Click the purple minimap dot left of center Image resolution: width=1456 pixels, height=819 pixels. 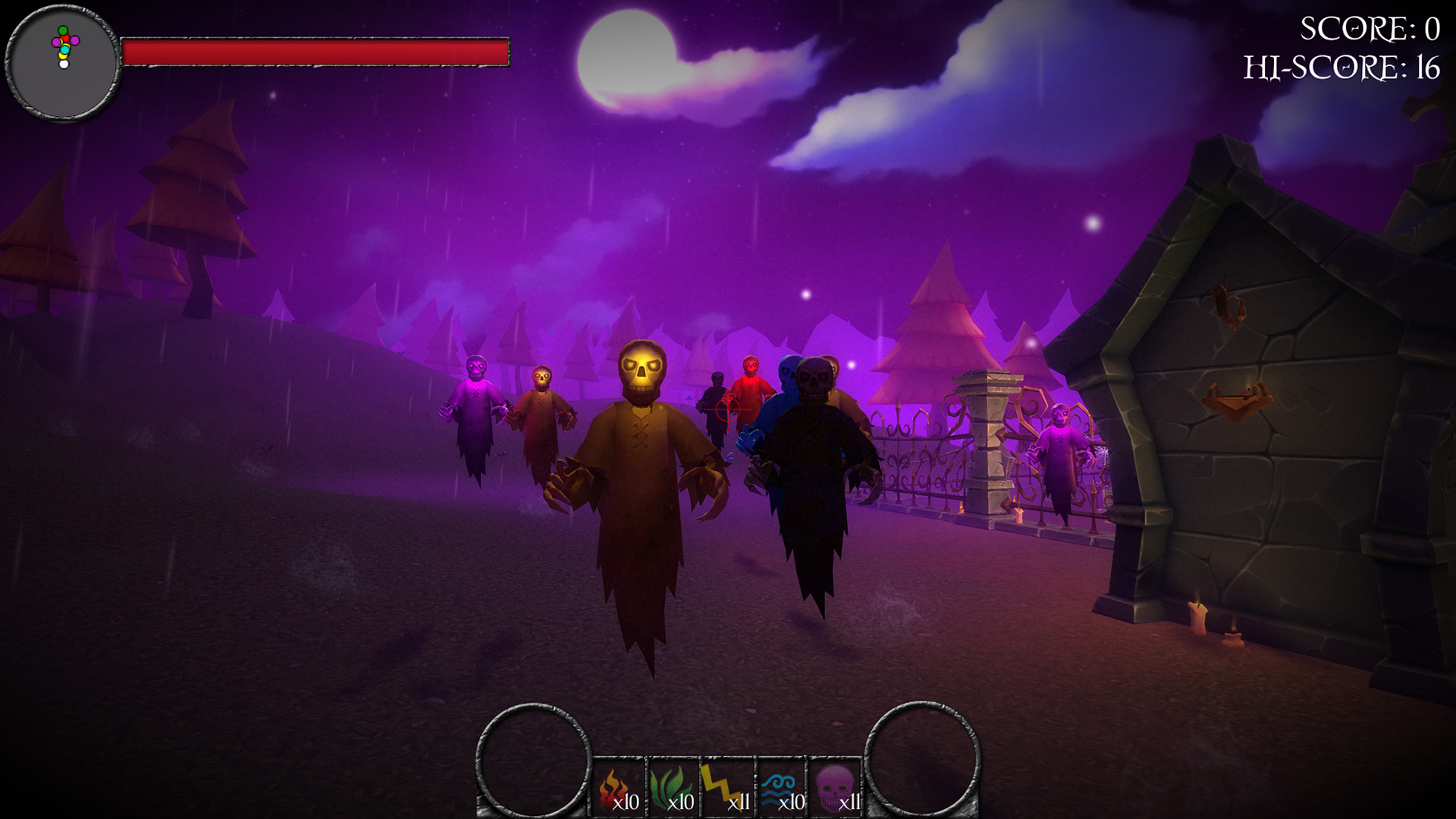click(x=56, y=42)
